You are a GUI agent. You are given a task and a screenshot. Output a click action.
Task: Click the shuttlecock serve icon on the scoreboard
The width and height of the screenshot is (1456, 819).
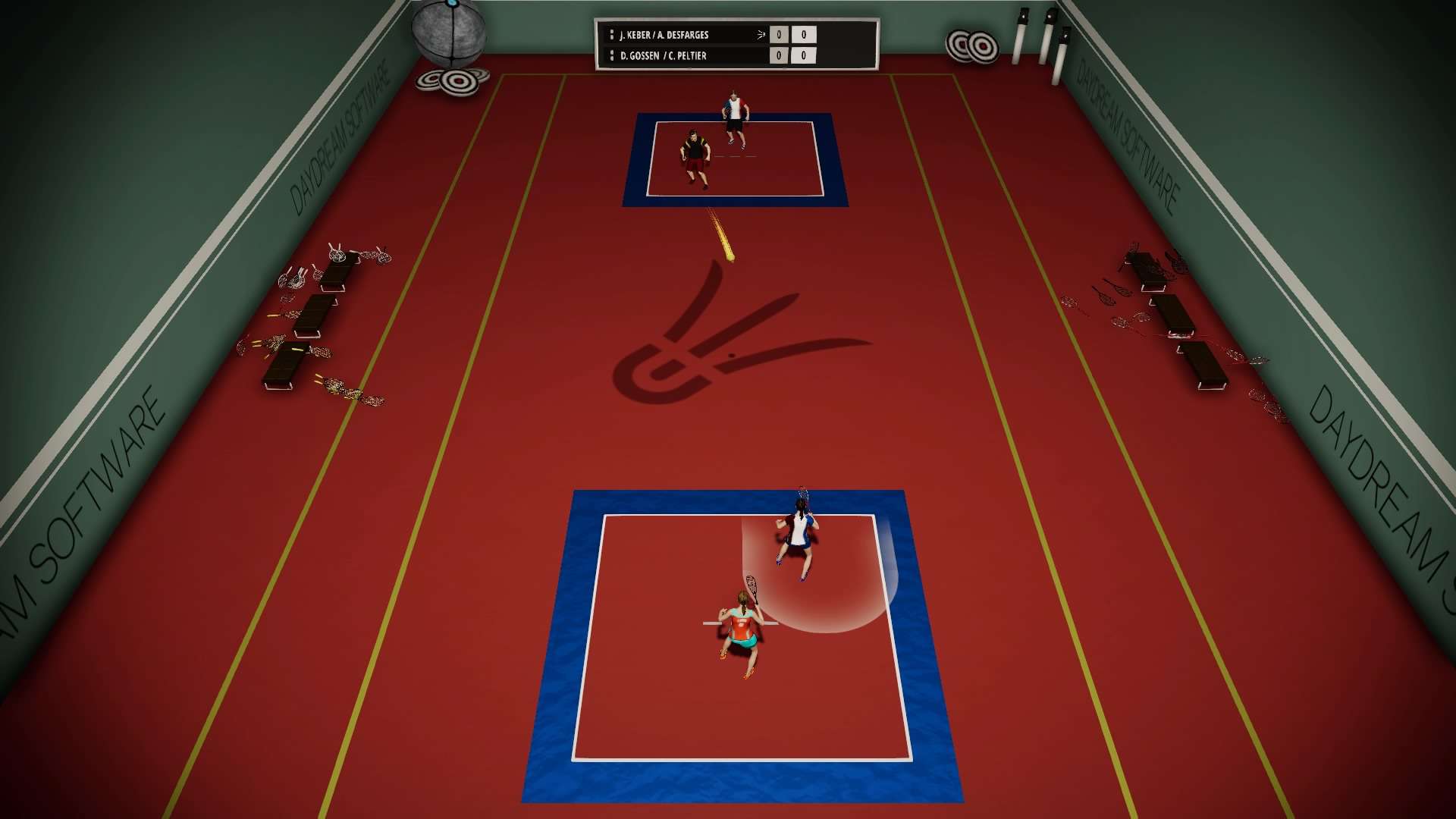760,34
